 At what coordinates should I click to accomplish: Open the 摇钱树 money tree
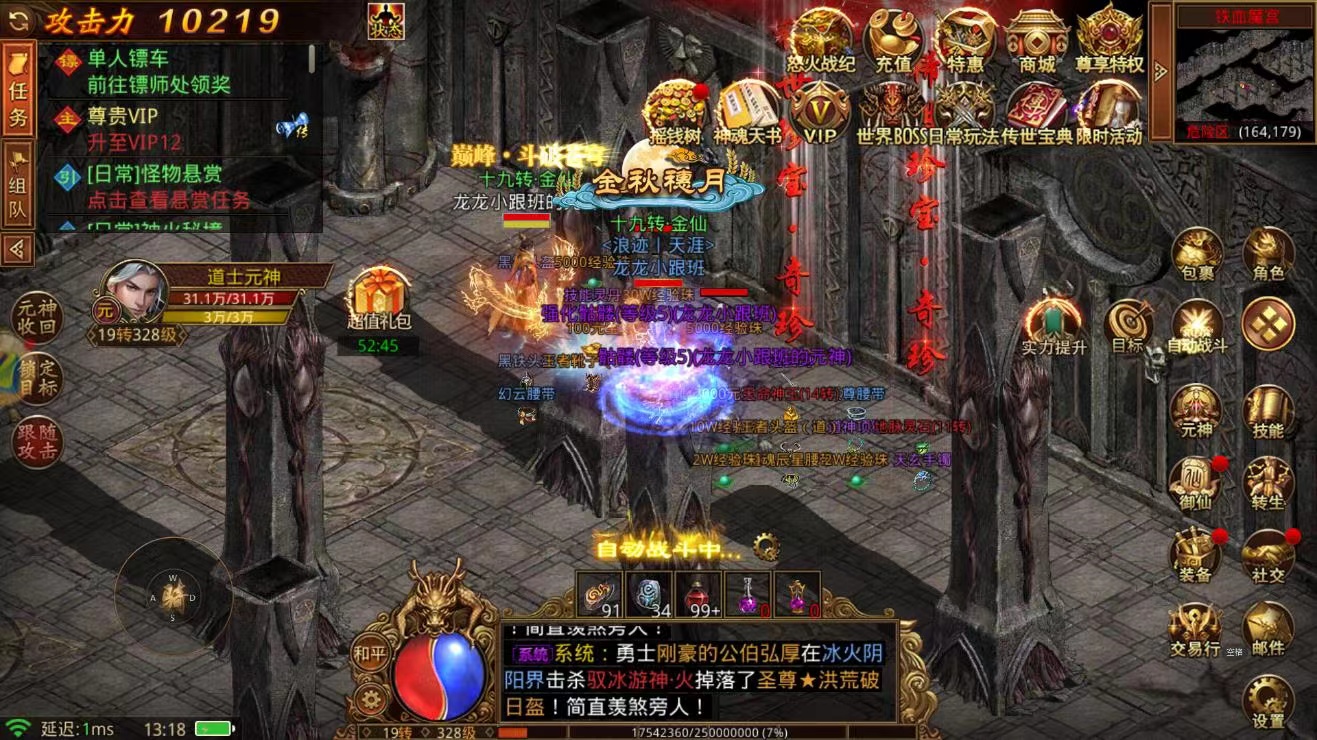click(x=675, y=112)
